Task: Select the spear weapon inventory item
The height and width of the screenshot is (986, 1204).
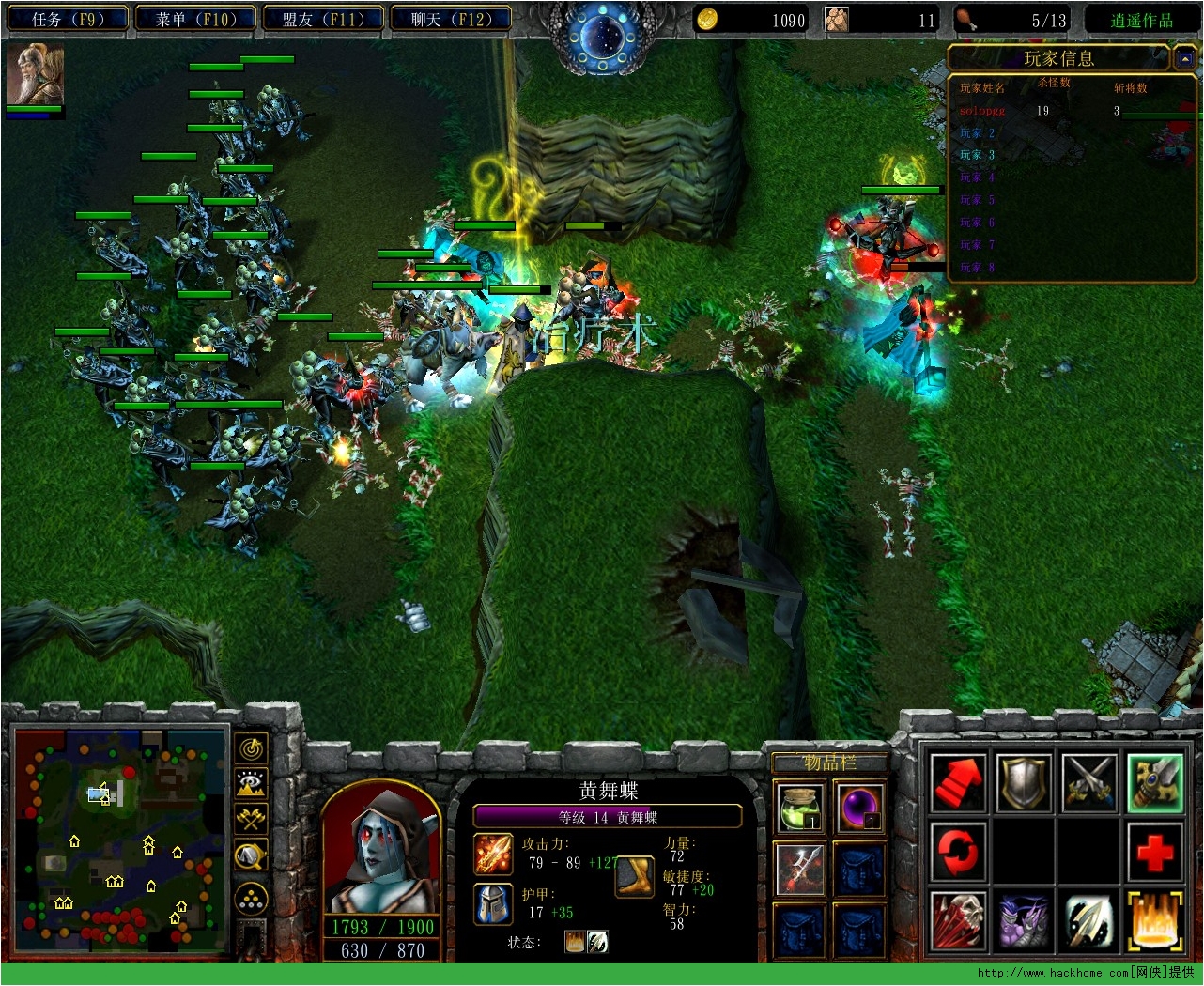Action: (x=800, y=868)
